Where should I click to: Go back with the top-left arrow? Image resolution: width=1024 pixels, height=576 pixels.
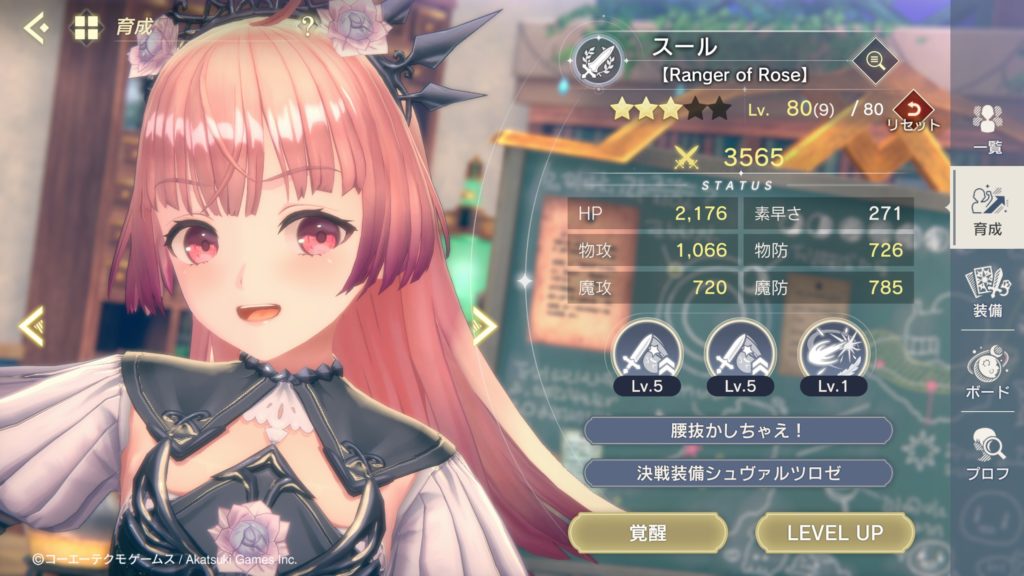(x=36, y=27)
